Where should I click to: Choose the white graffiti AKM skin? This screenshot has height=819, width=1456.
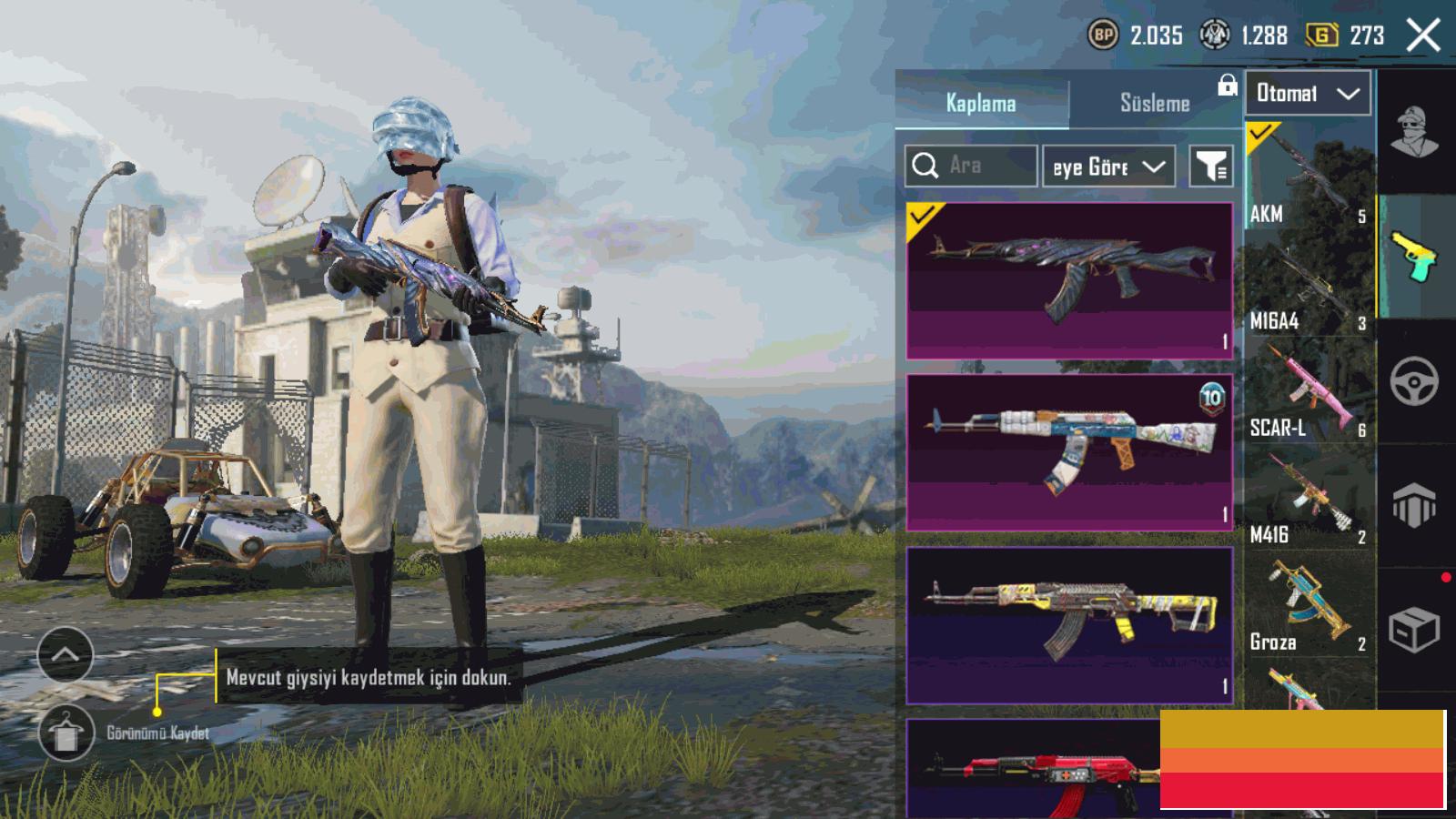pos(1069,452)
